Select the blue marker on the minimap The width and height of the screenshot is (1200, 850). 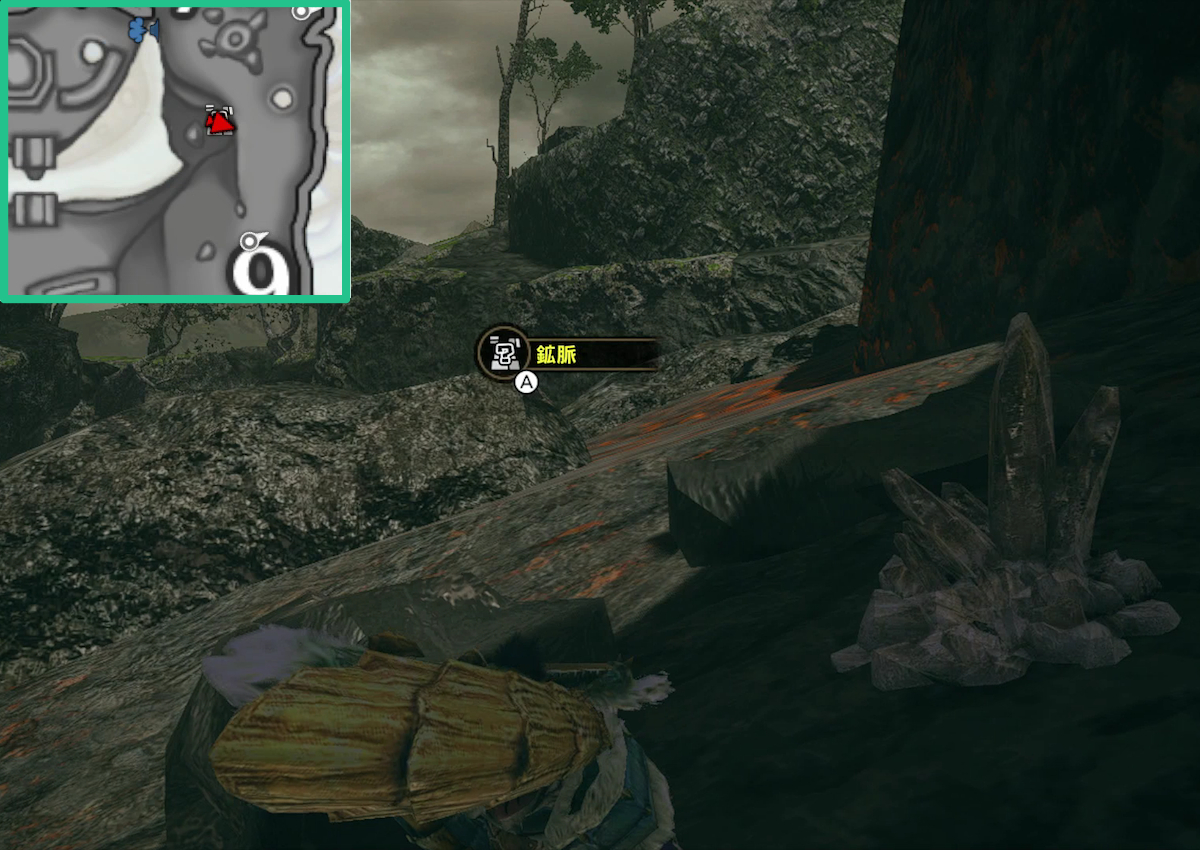tap(143, 30)
